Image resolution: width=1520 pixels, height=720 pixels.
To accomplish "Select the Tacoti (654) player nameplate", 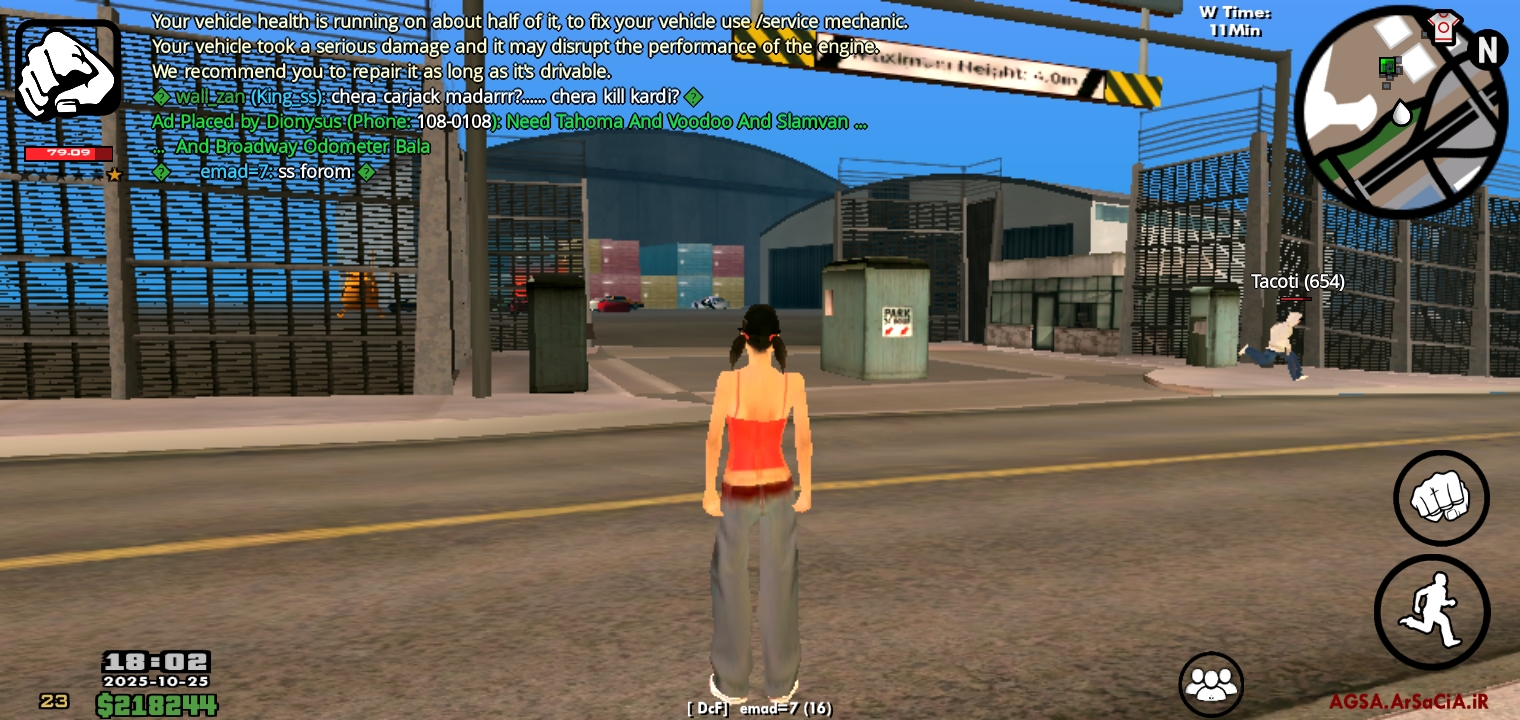I will [1296, 281].
